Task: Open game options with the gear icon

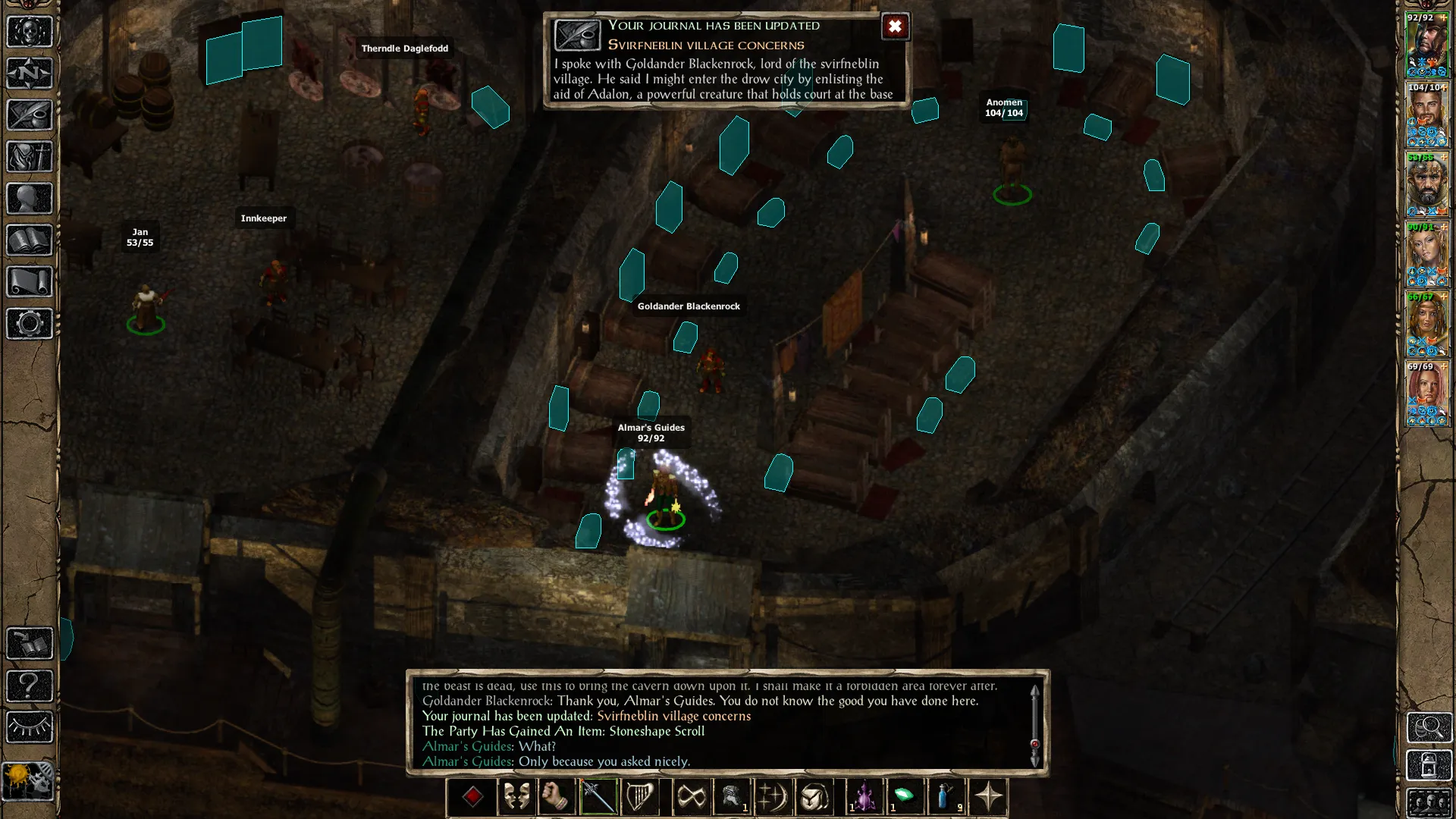Action: 30,324
